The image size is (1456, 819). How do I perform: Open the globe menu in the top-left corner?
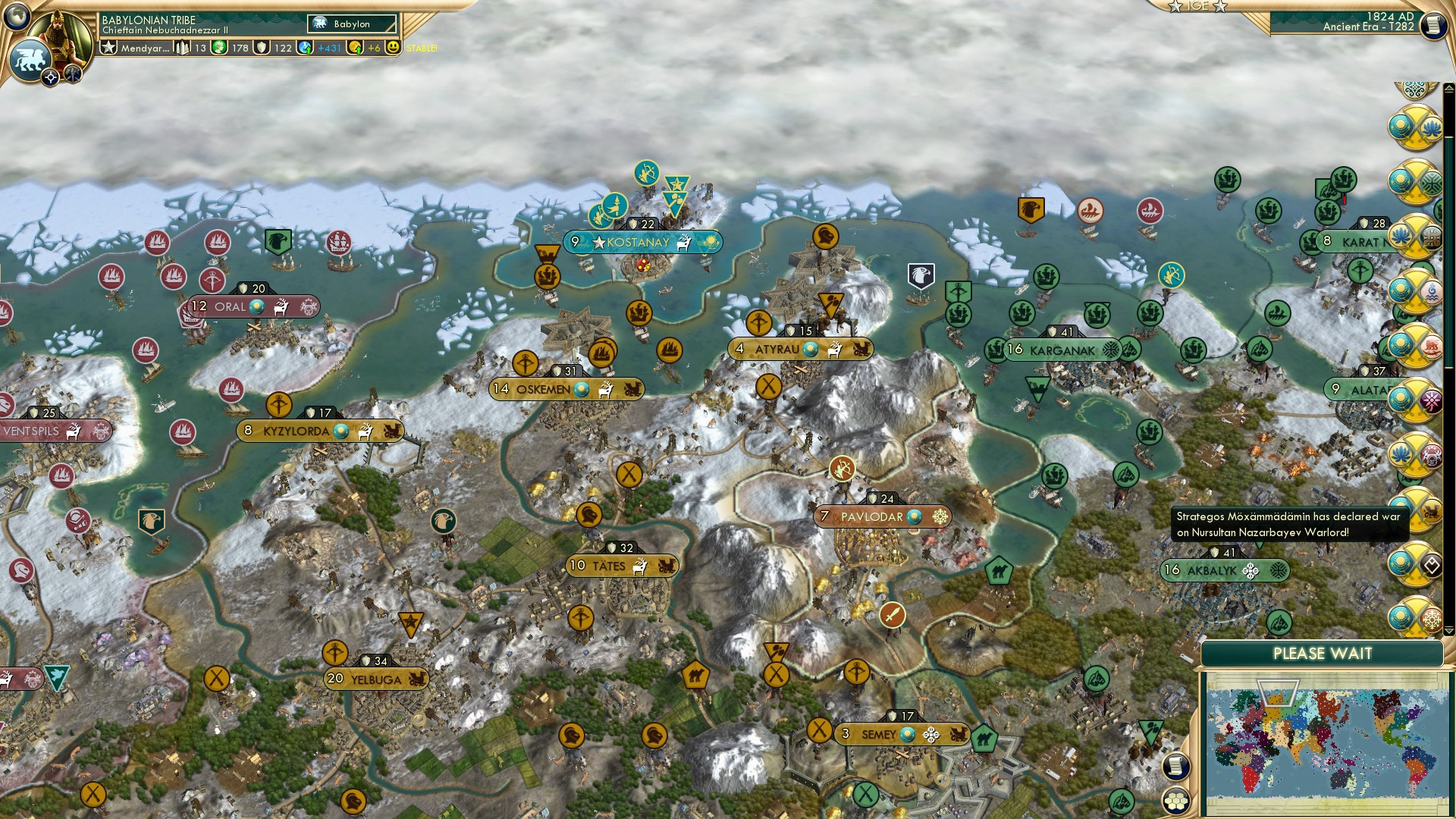tap(17, 16)
